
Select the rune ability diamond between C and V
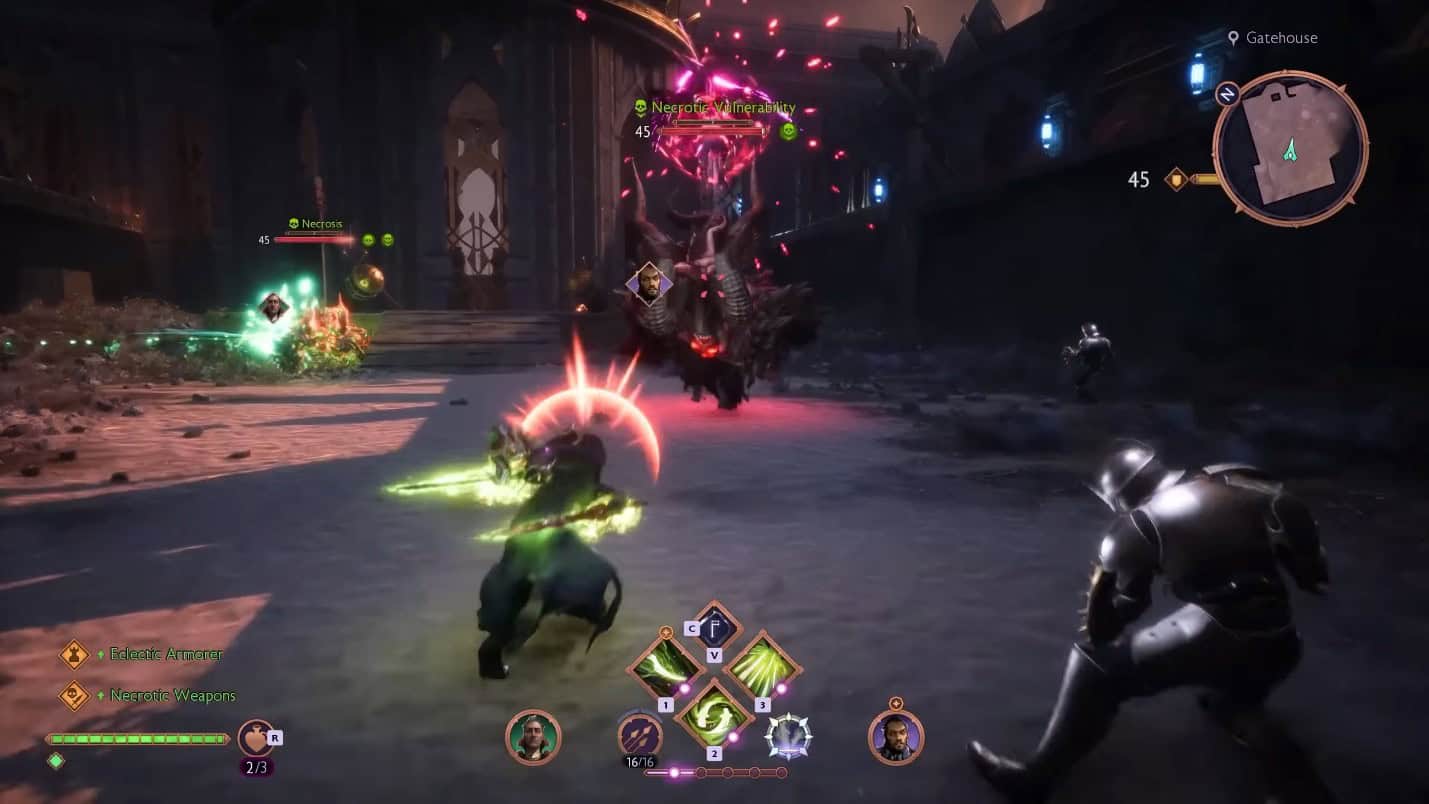click(x=717, y=627)
